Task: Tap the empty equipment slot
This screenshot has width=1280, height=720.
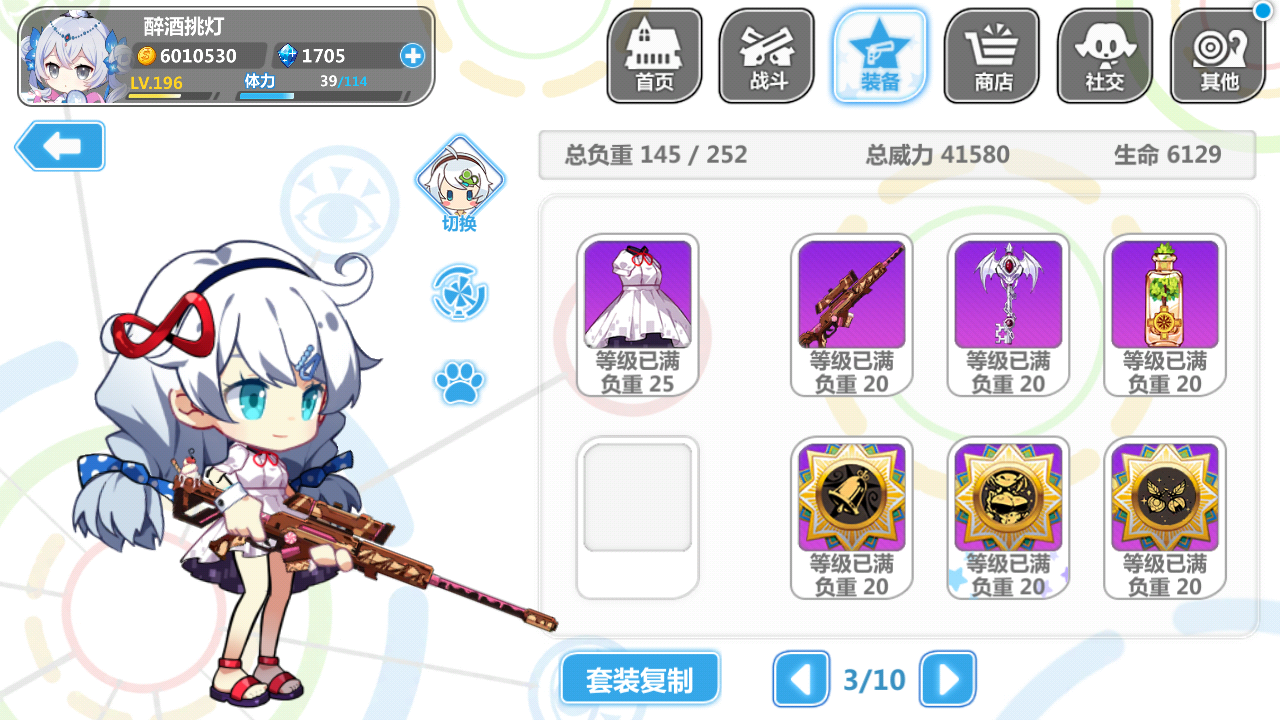Action: [636, 517]
